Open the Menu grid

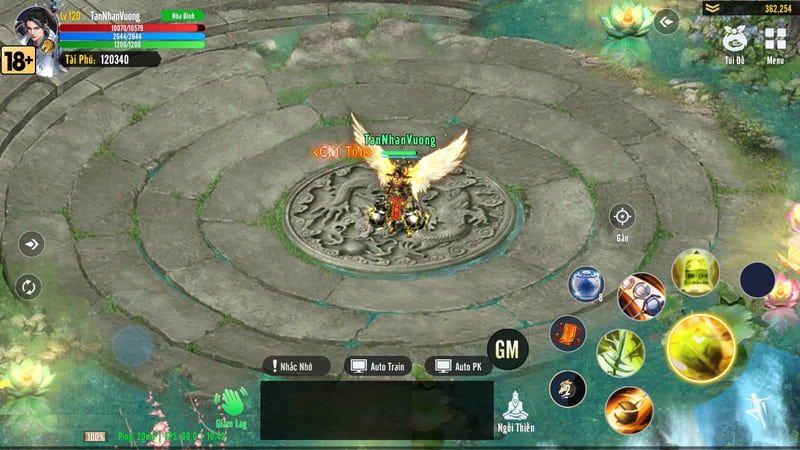(775, 43)
